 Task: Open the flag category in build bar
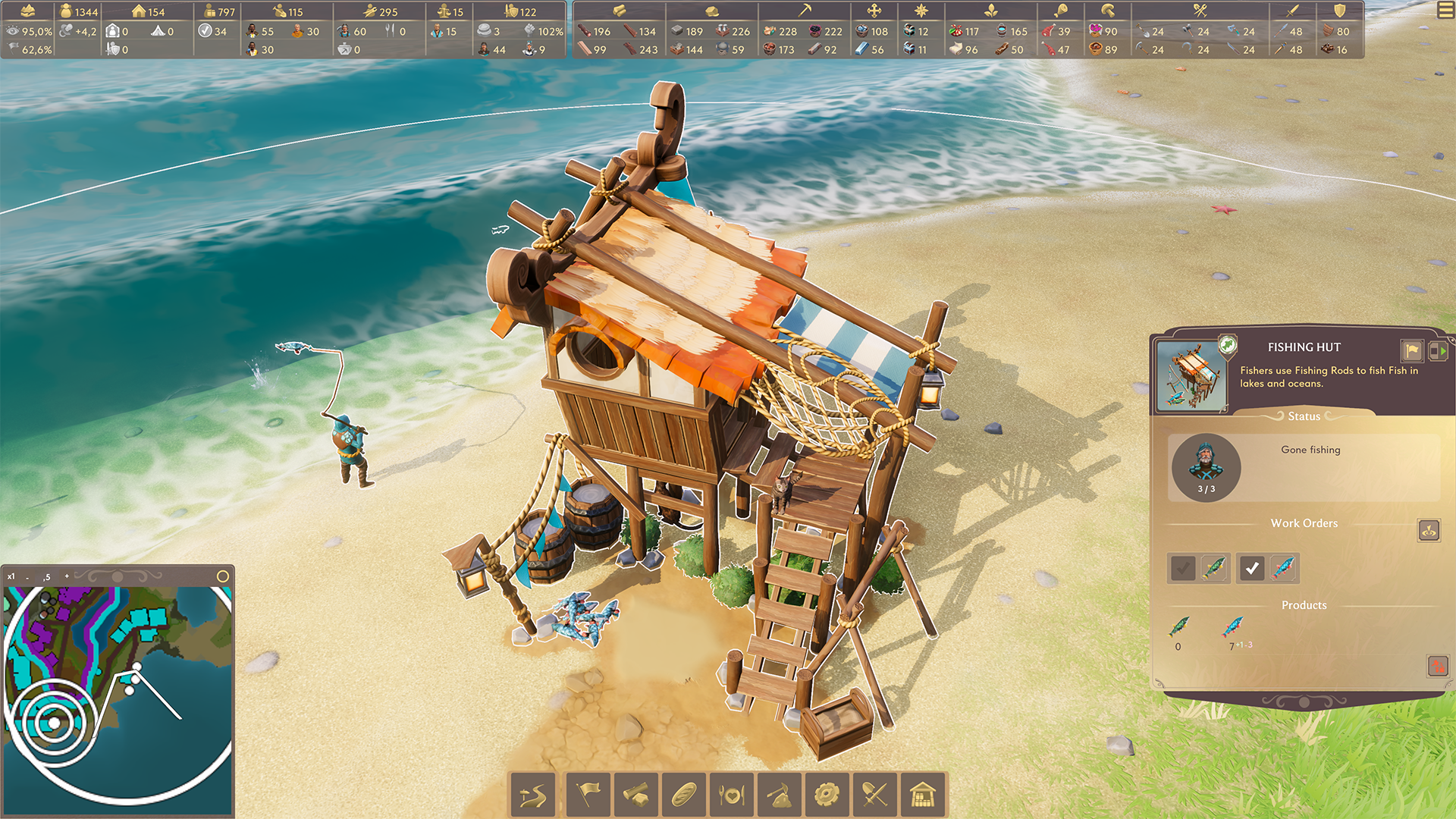[588, 795]
